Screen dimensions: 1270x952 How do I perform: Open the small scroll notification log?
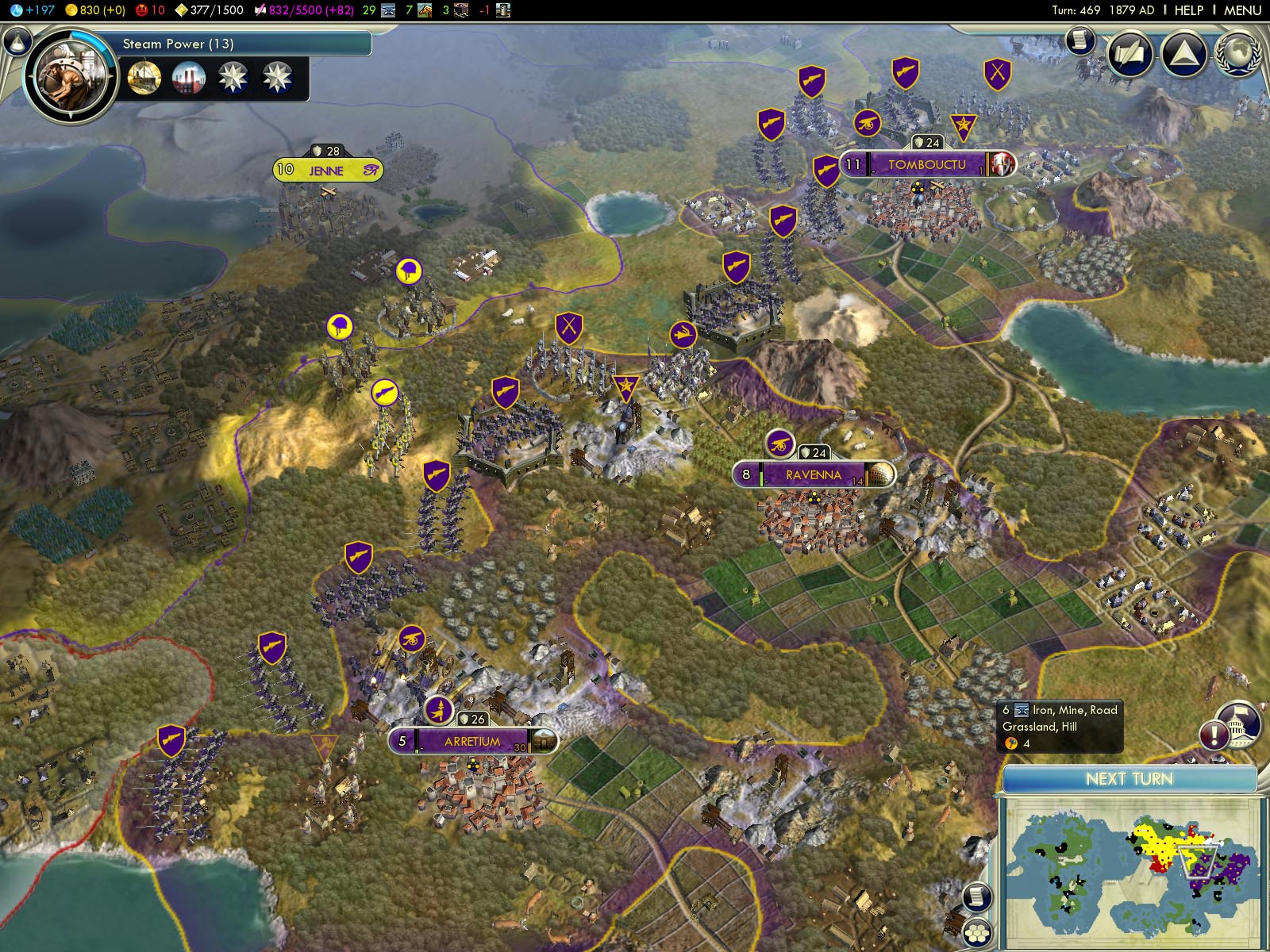click(1079, 40)
